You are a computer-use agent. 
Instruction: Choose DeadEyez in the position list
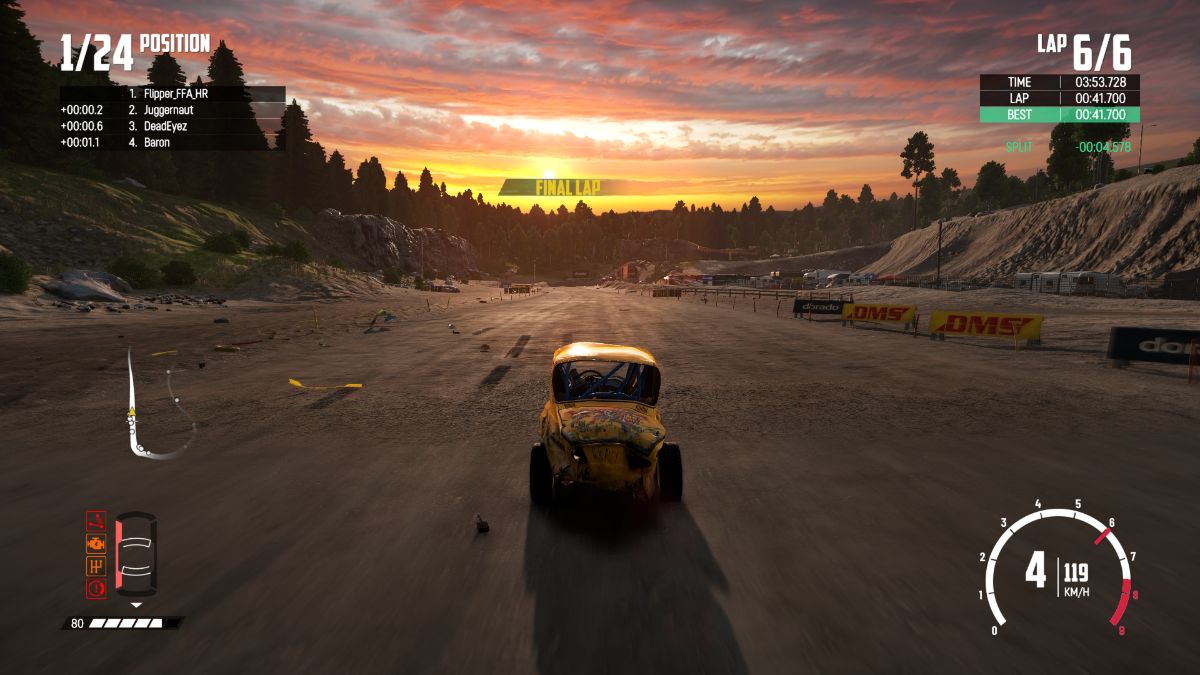tap(164, 126)
